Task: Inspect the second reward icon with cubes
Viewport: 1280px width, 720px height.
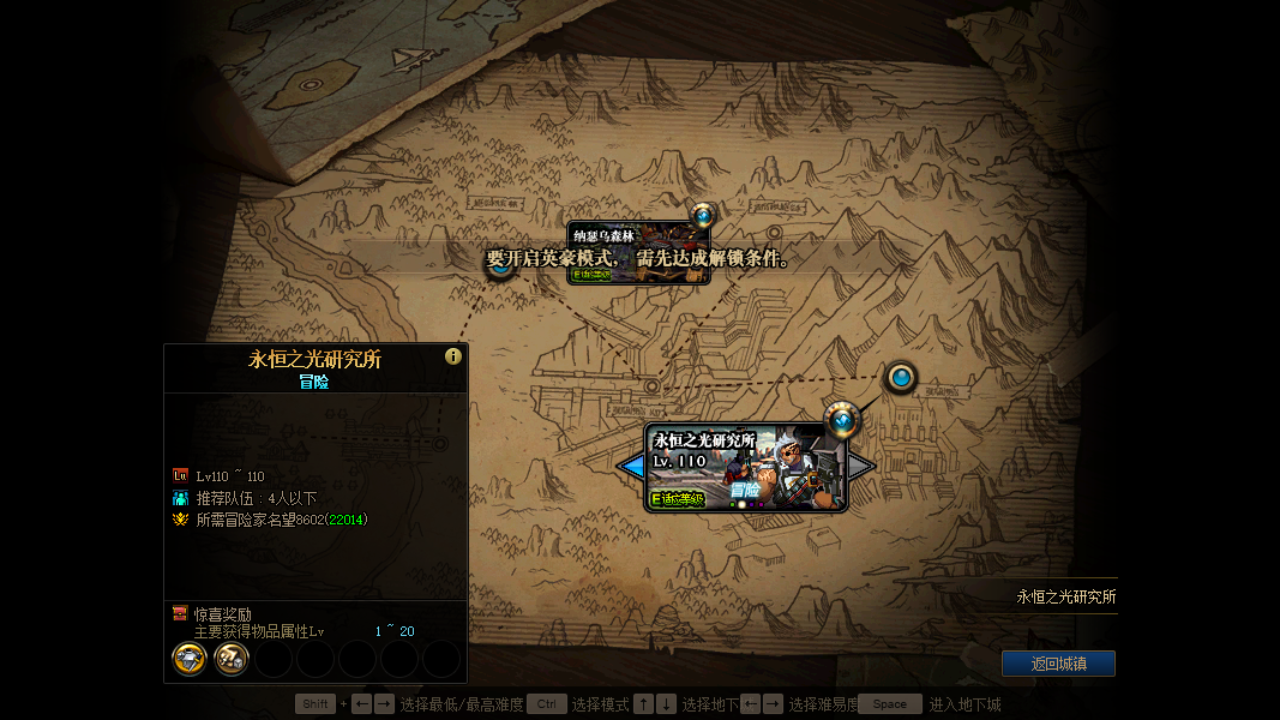Action: 231,659
